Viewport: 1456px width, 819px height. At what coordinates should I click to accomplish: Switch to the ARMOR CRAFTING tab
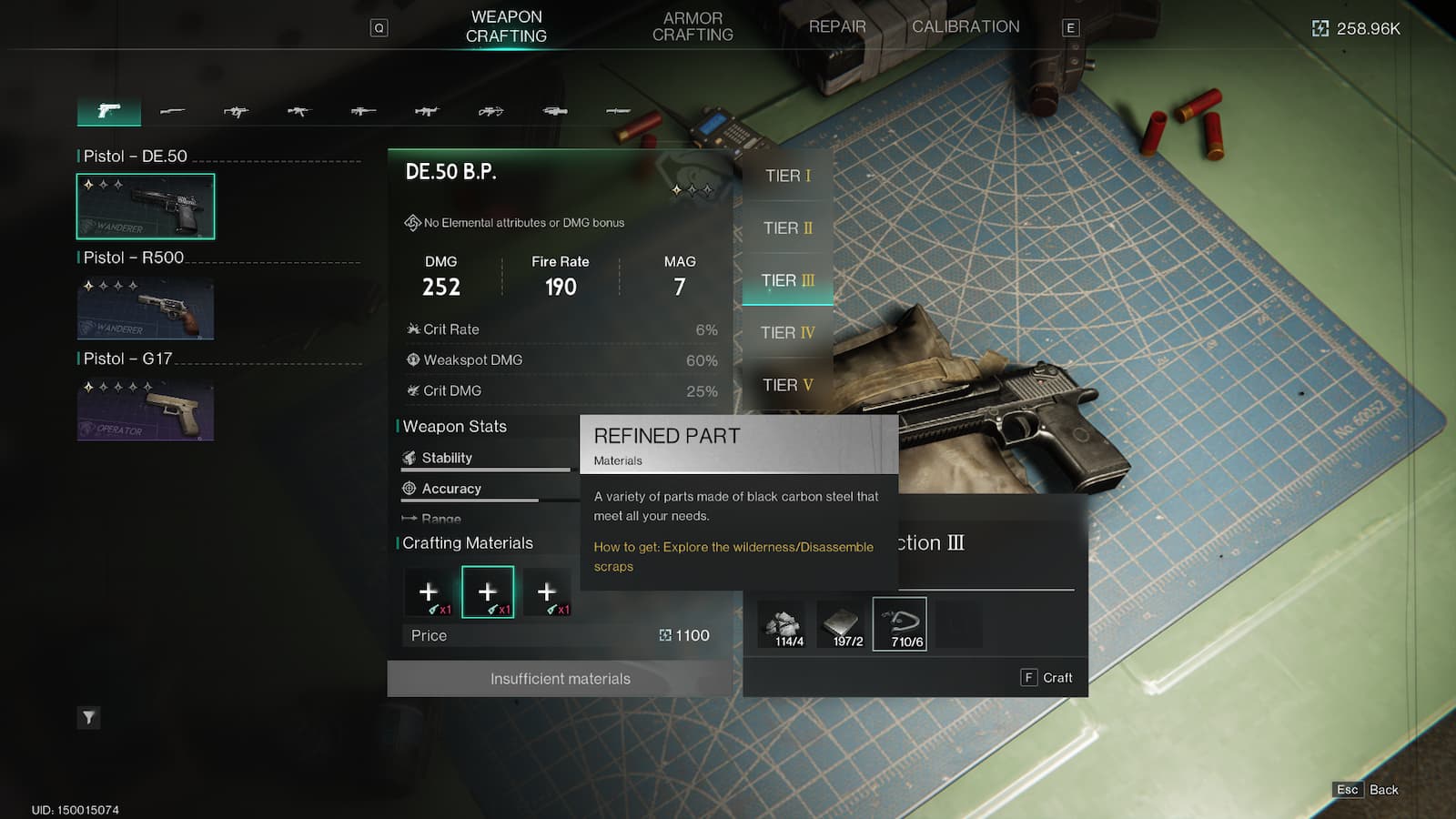(x=693, y=25)
